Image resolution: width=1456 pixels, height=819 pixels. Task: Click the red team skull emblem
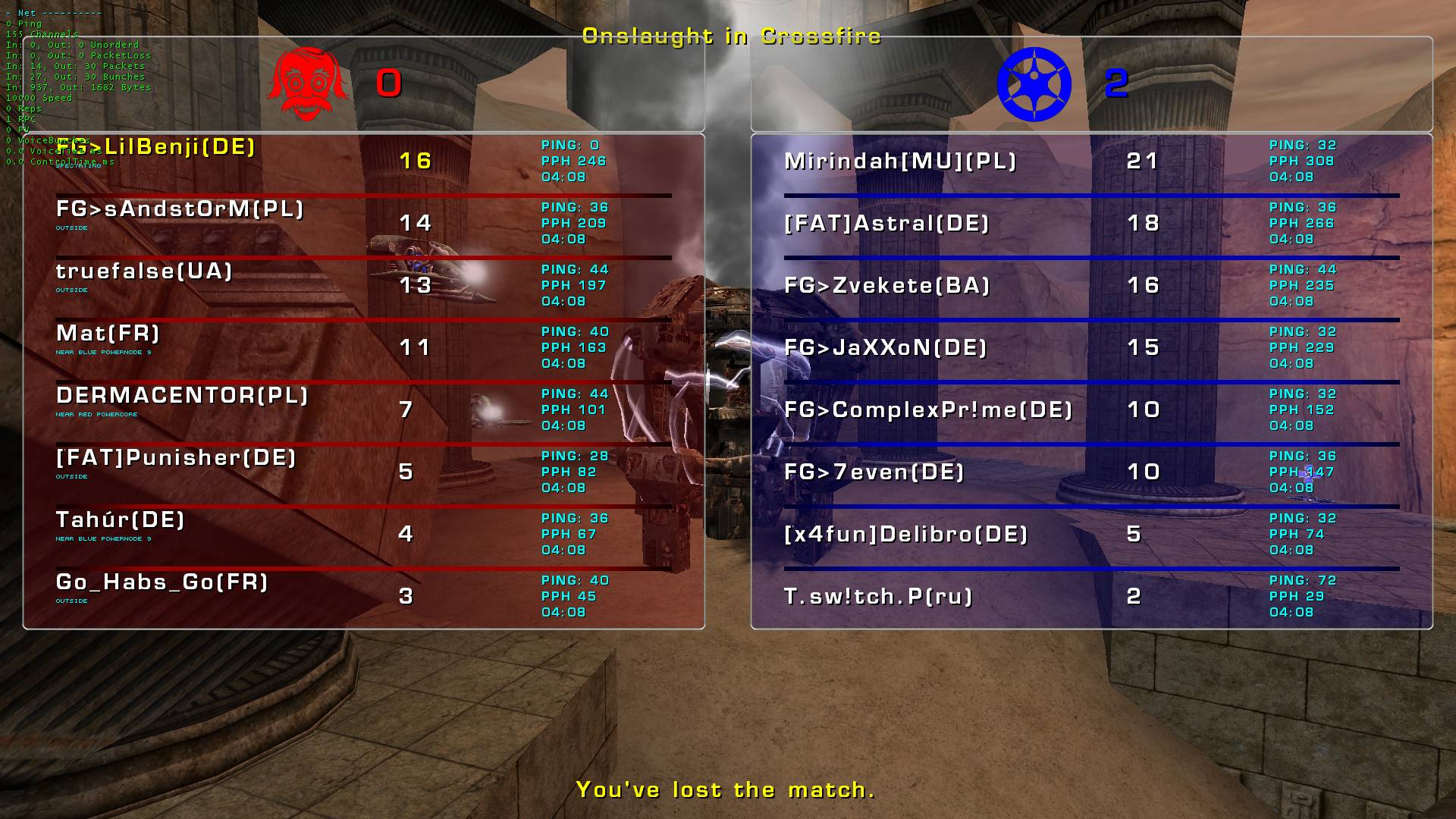point(307,84)
